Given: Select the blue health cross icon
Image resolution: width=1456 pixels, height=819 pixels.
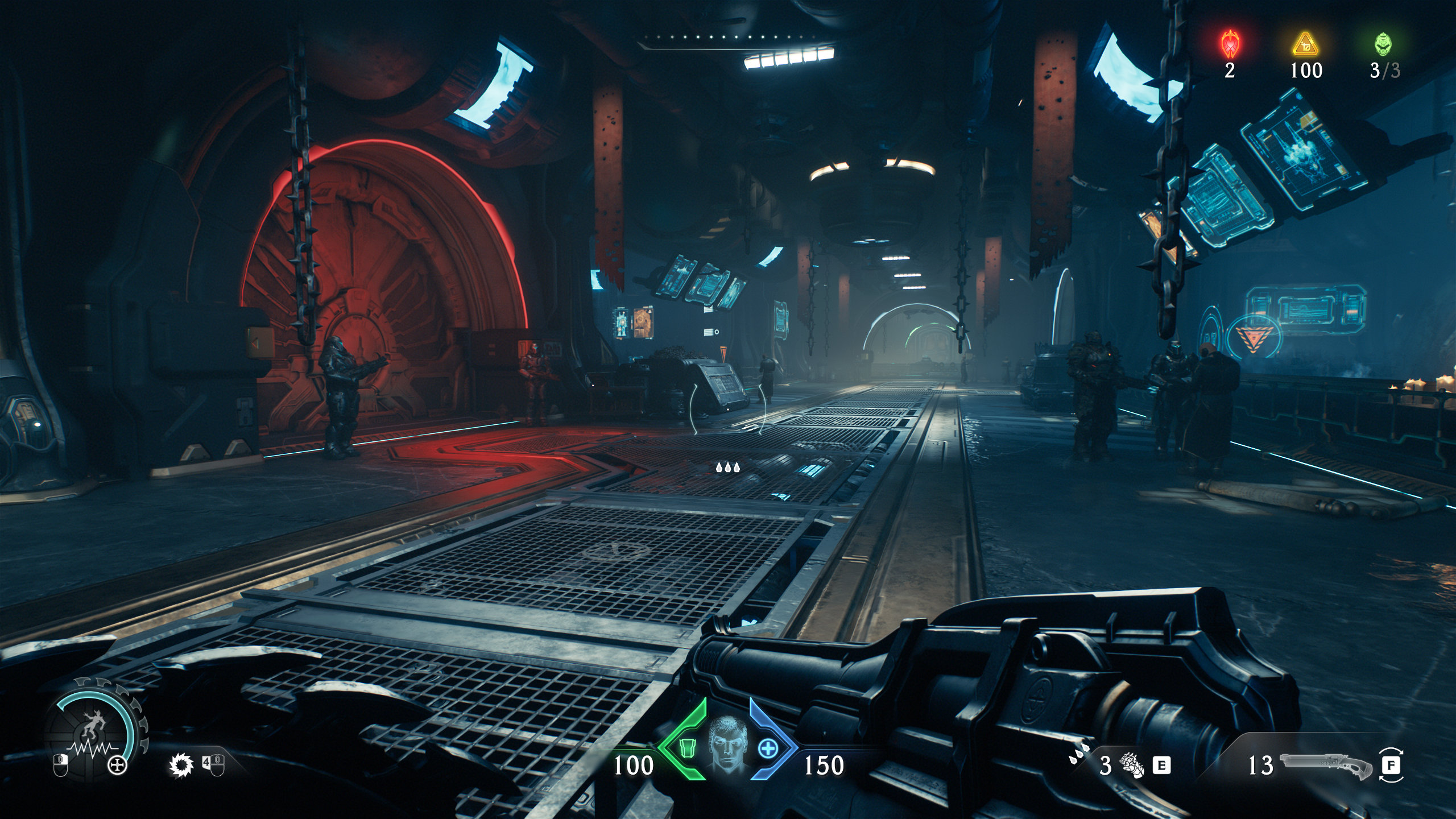Looking at the screenshot, I should [x=767, y=748].
